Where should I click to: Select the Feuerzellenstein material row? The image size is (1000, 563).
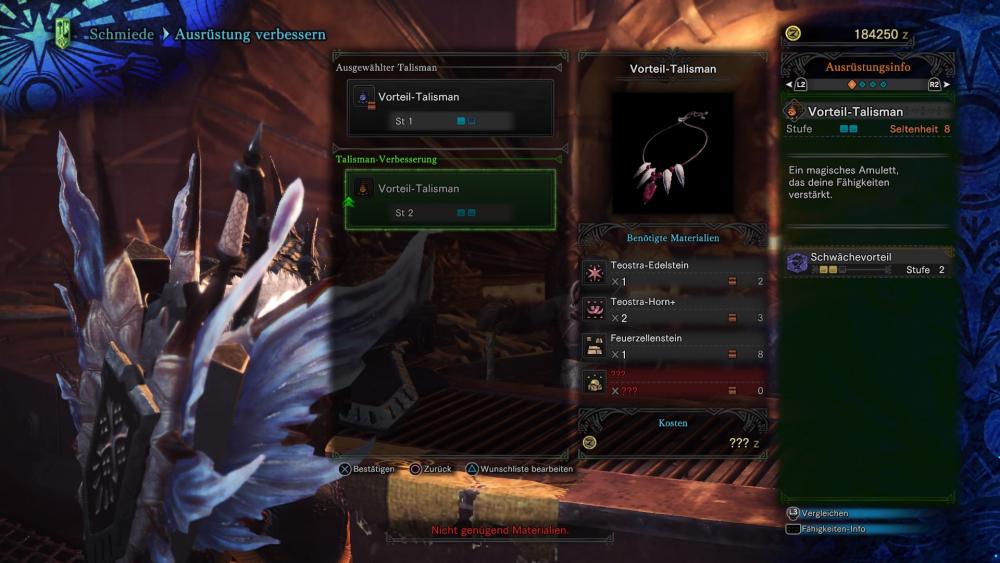point(673,346)
